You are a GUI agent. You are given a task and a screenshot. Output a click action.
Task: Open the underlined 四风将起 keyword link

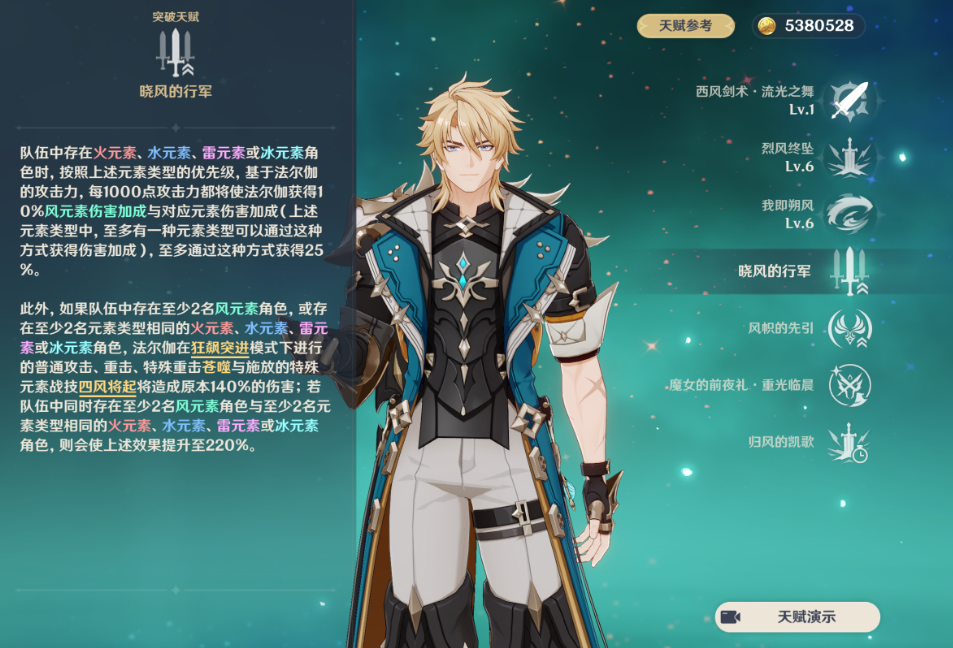107,386
